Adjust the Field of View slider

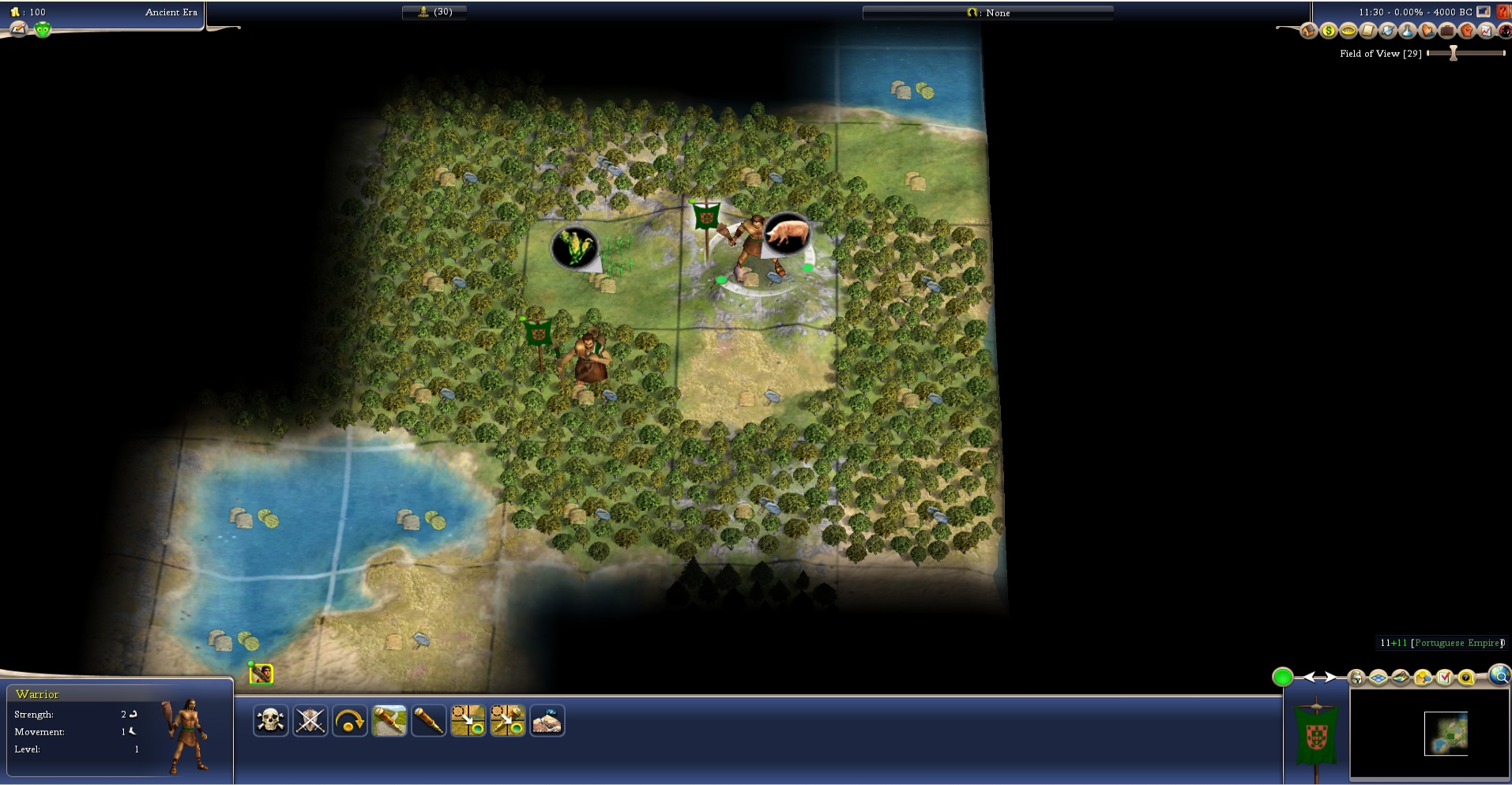[1453, 53]
